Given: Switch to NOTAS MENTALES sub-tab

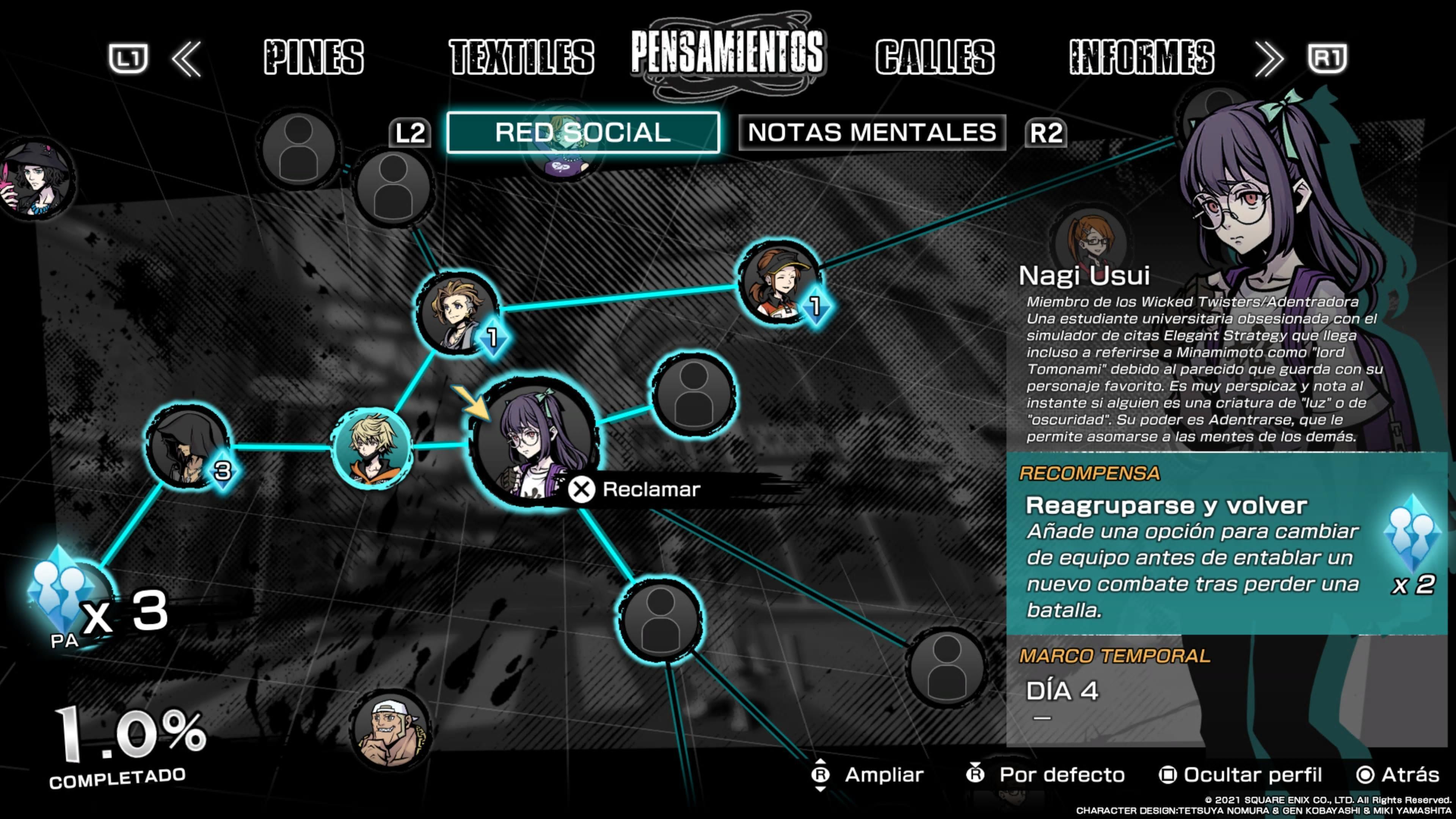Looking at the screenshot, I should pos(872,133).
